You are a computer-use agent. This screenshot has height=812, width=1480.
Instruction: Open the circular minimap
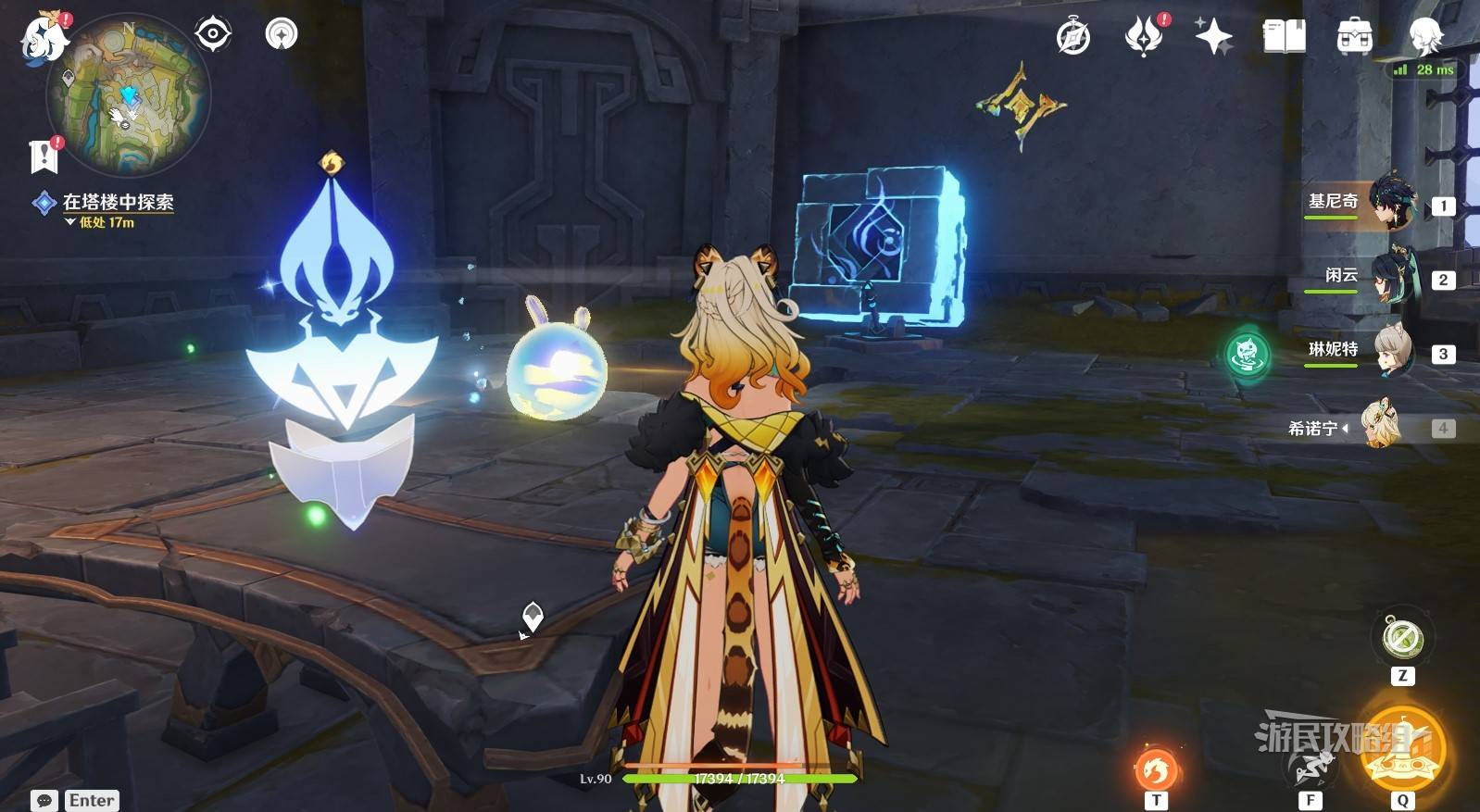coord(129,95)
